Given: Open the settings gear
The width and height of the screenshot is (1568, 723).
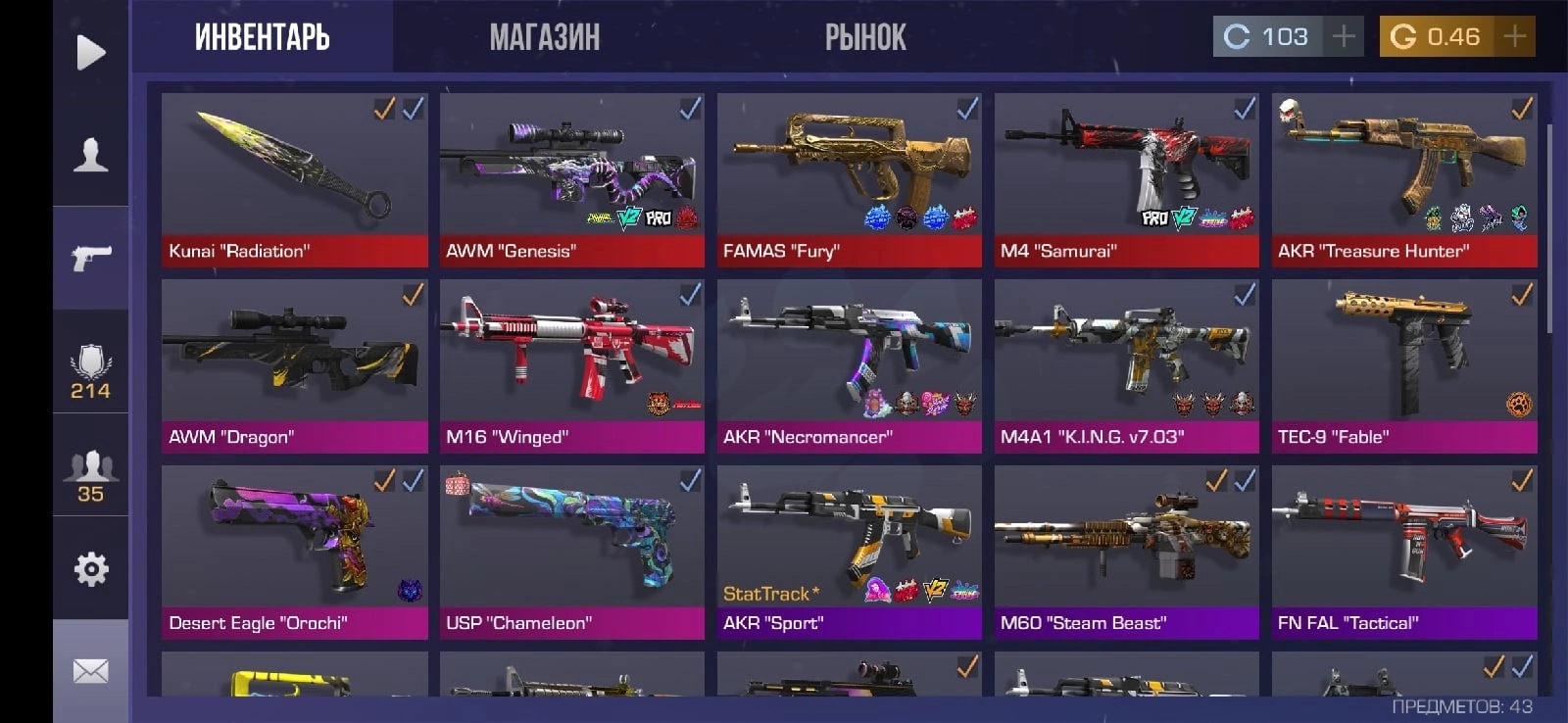Looking at the screenshot, I should (x=90, y=568).
